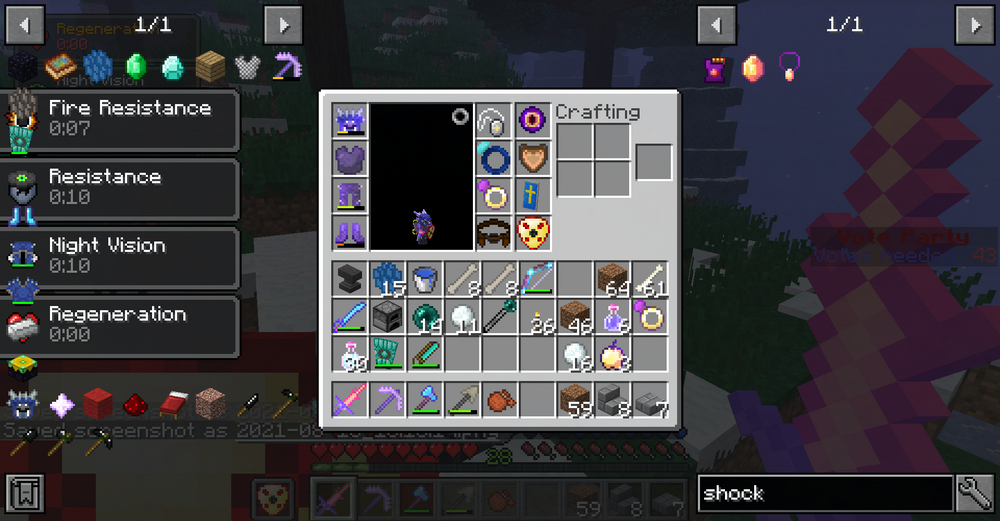Image resolution: width=1000 pixels, height=521 pixels.
Task: Open the JEI bookmarks toggle button
Action: coord(24,493)
